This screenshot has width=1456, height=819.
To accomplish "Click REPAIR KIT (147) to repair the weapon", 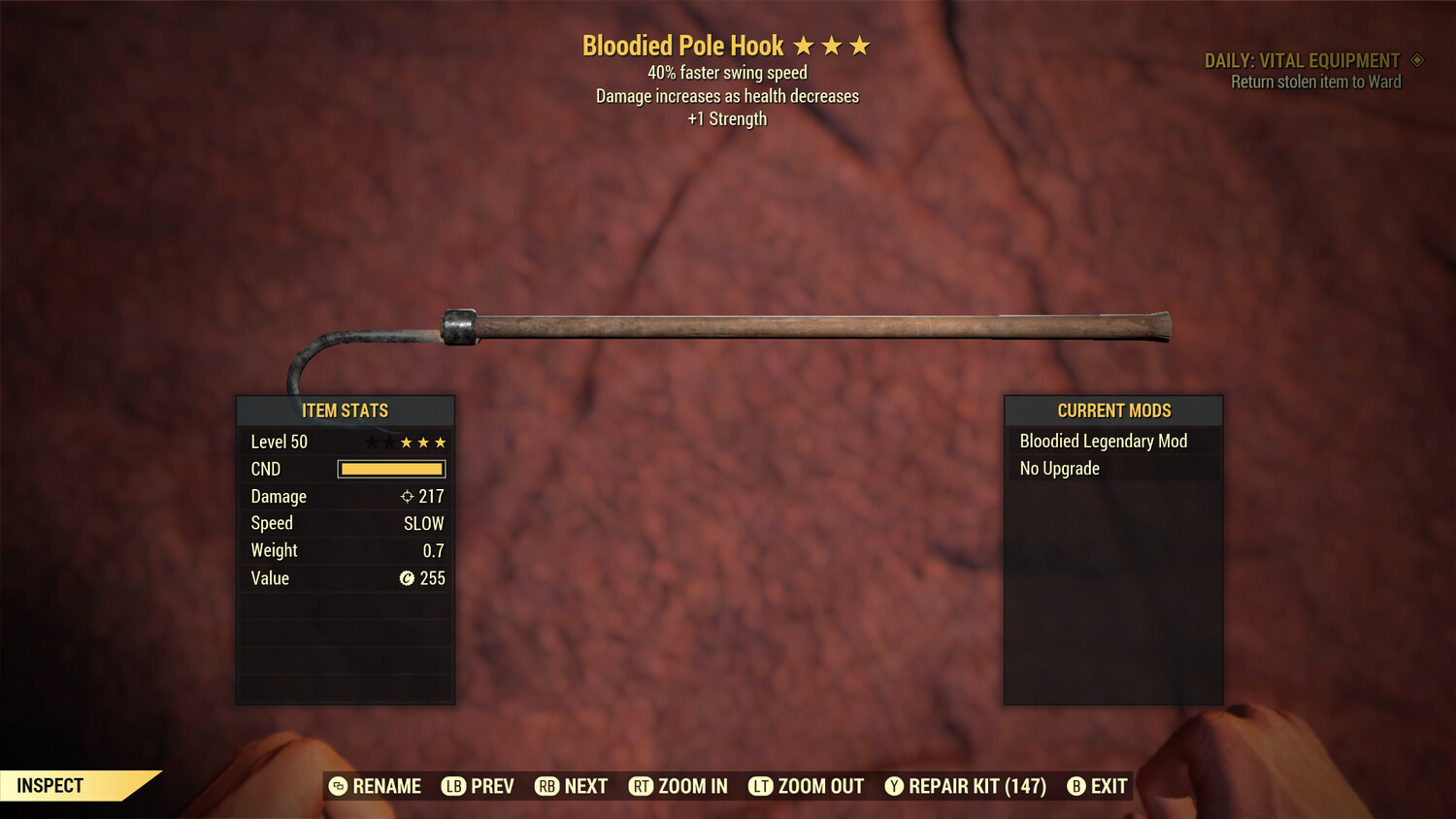I will [976, 786].
